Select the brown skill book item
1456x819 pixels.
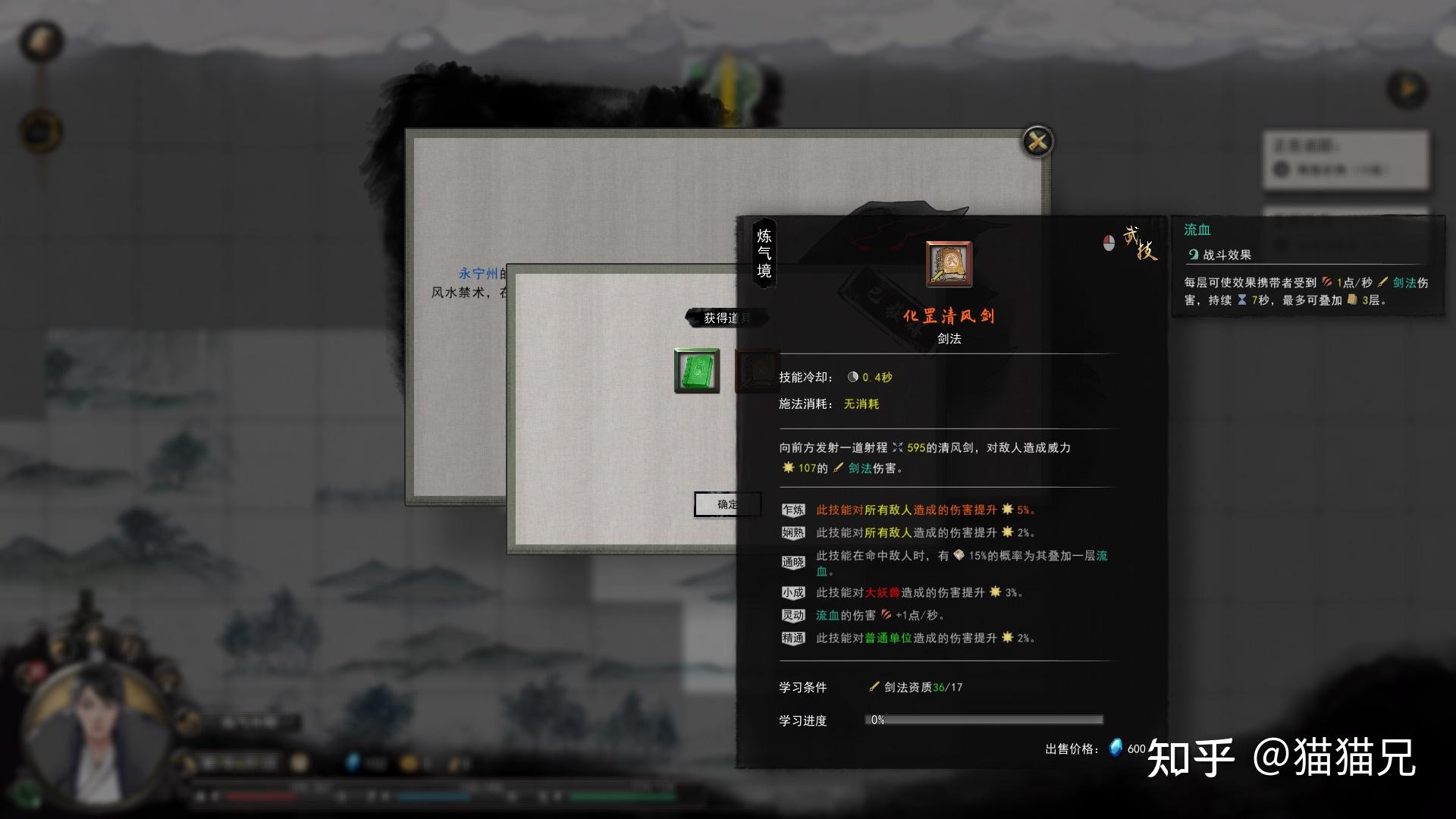(x=755, y=371)
